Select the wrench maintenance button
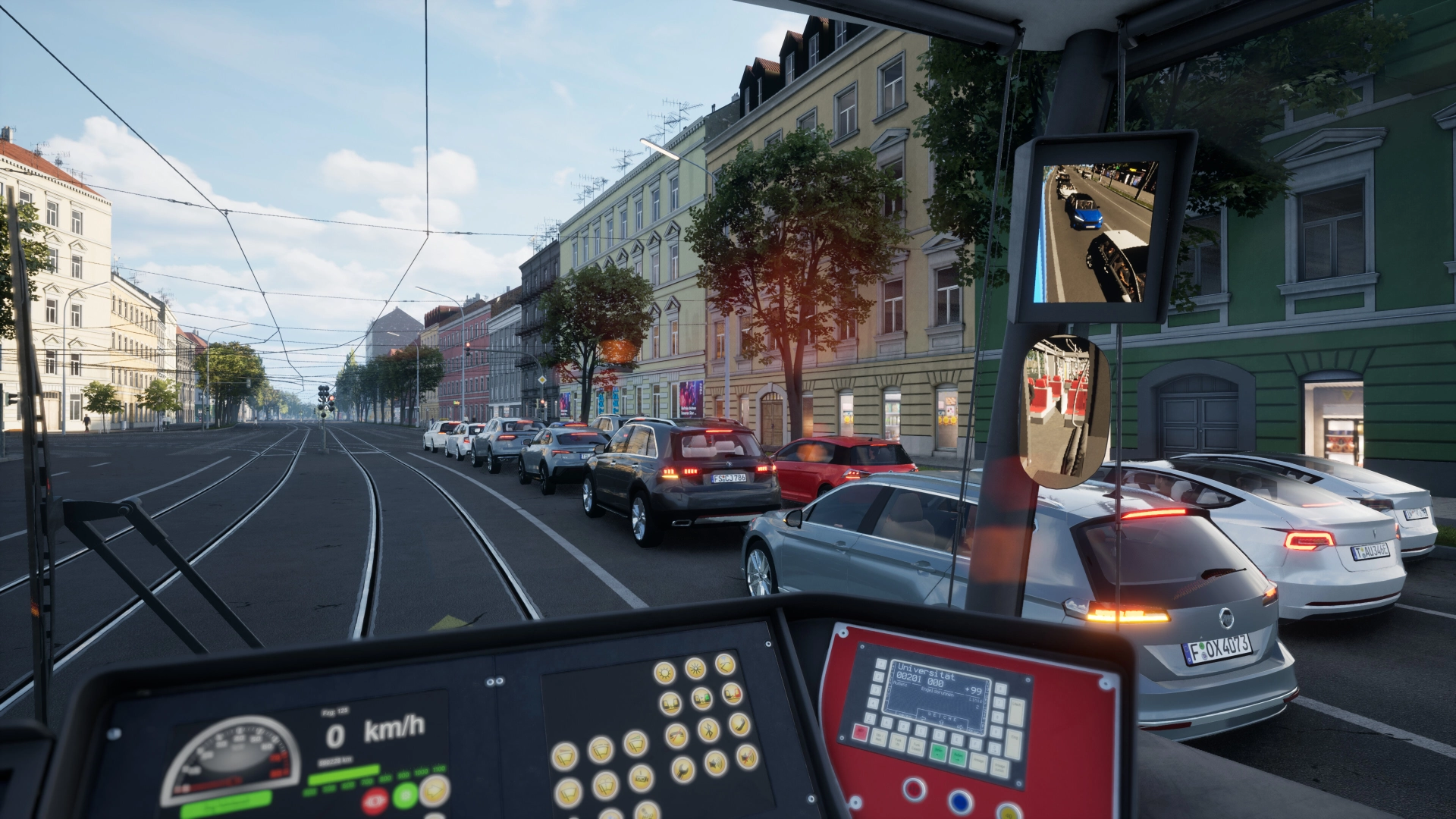 tap(682, 770)
